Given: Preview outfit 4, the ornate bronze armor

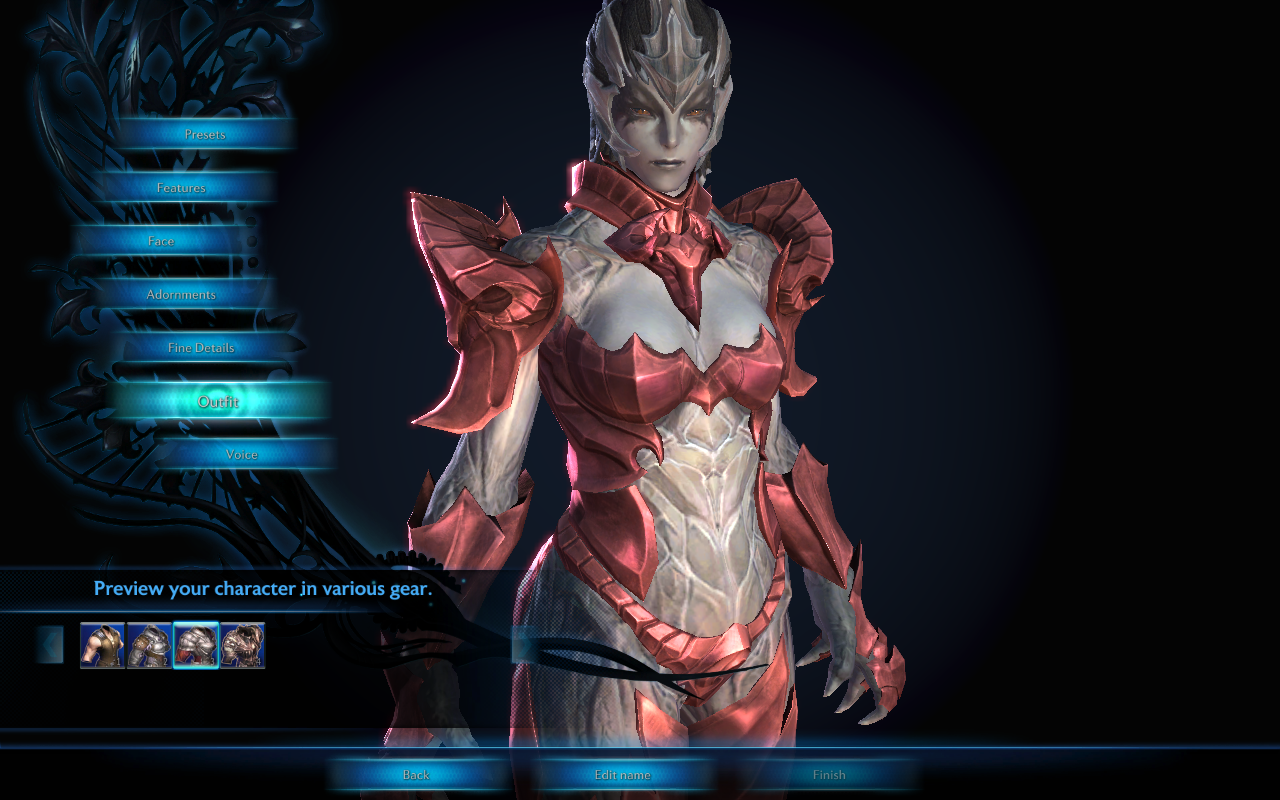Looking at the screenshot, I should (243, 645).
